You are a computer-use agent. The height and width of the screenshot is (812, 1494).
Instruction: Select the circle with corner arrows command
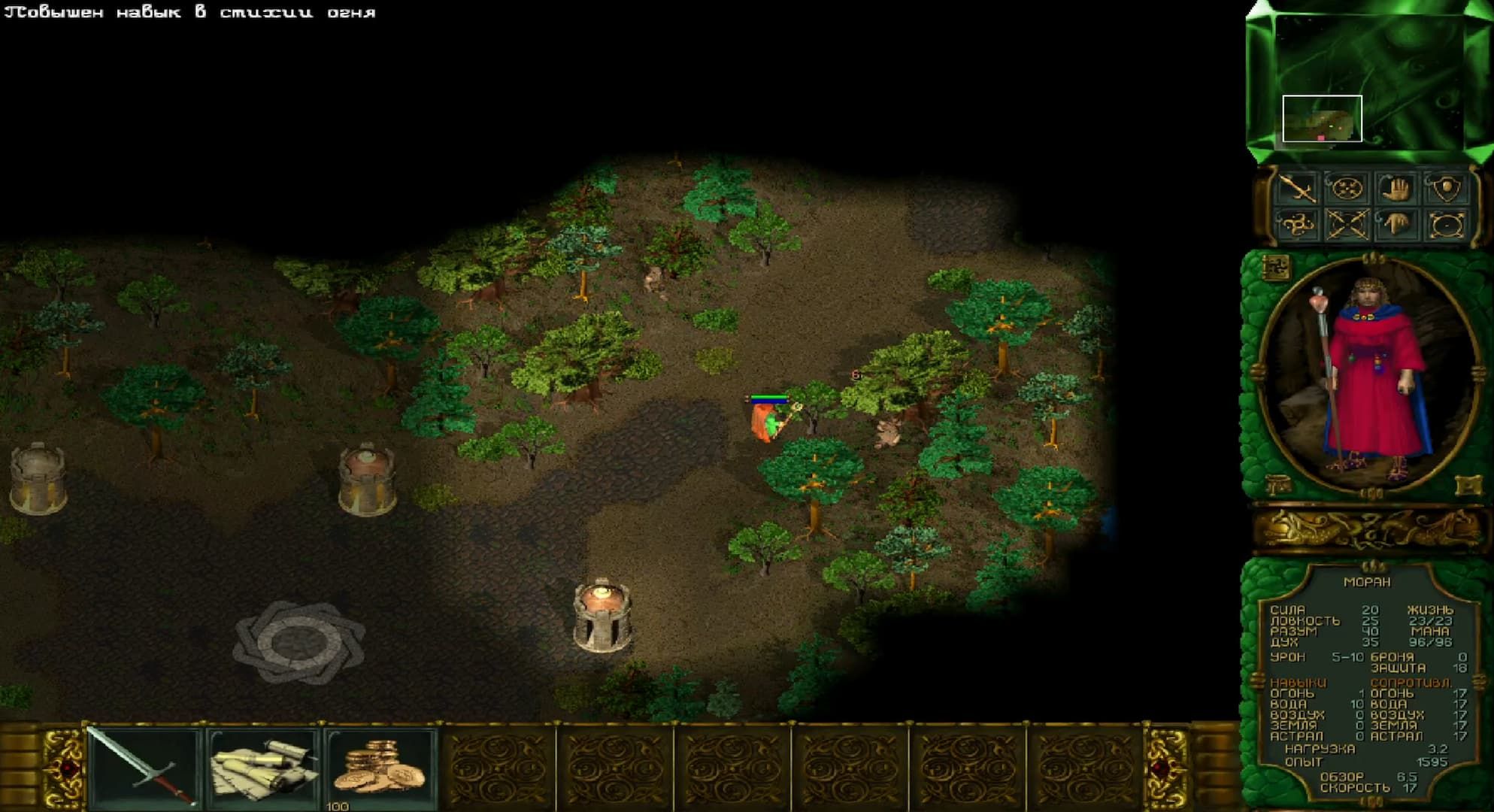(1445, 224)
